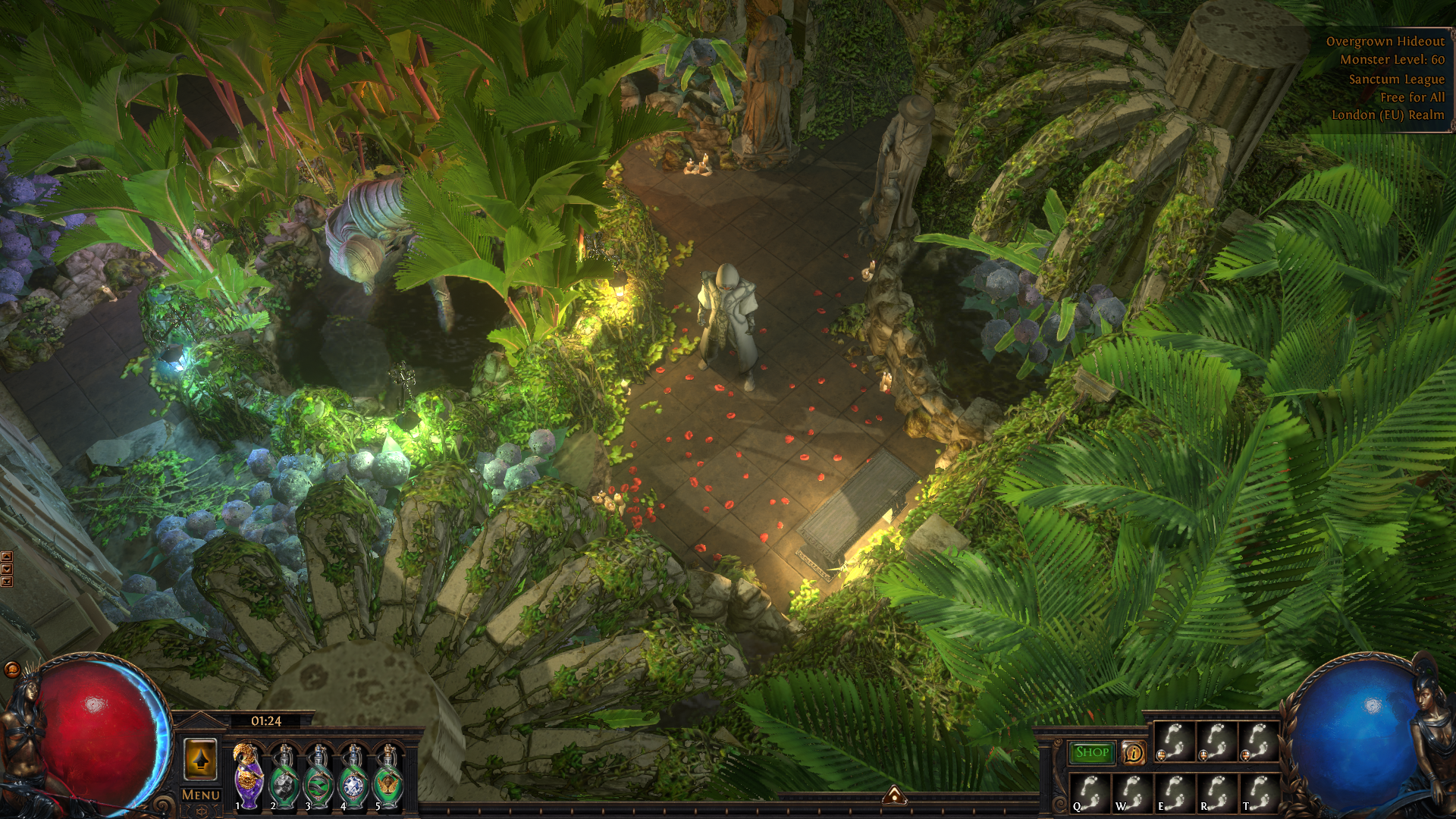Use the green flask in slot 2
This screenshot has height=819, width=1456.
[x=284, y=777]
